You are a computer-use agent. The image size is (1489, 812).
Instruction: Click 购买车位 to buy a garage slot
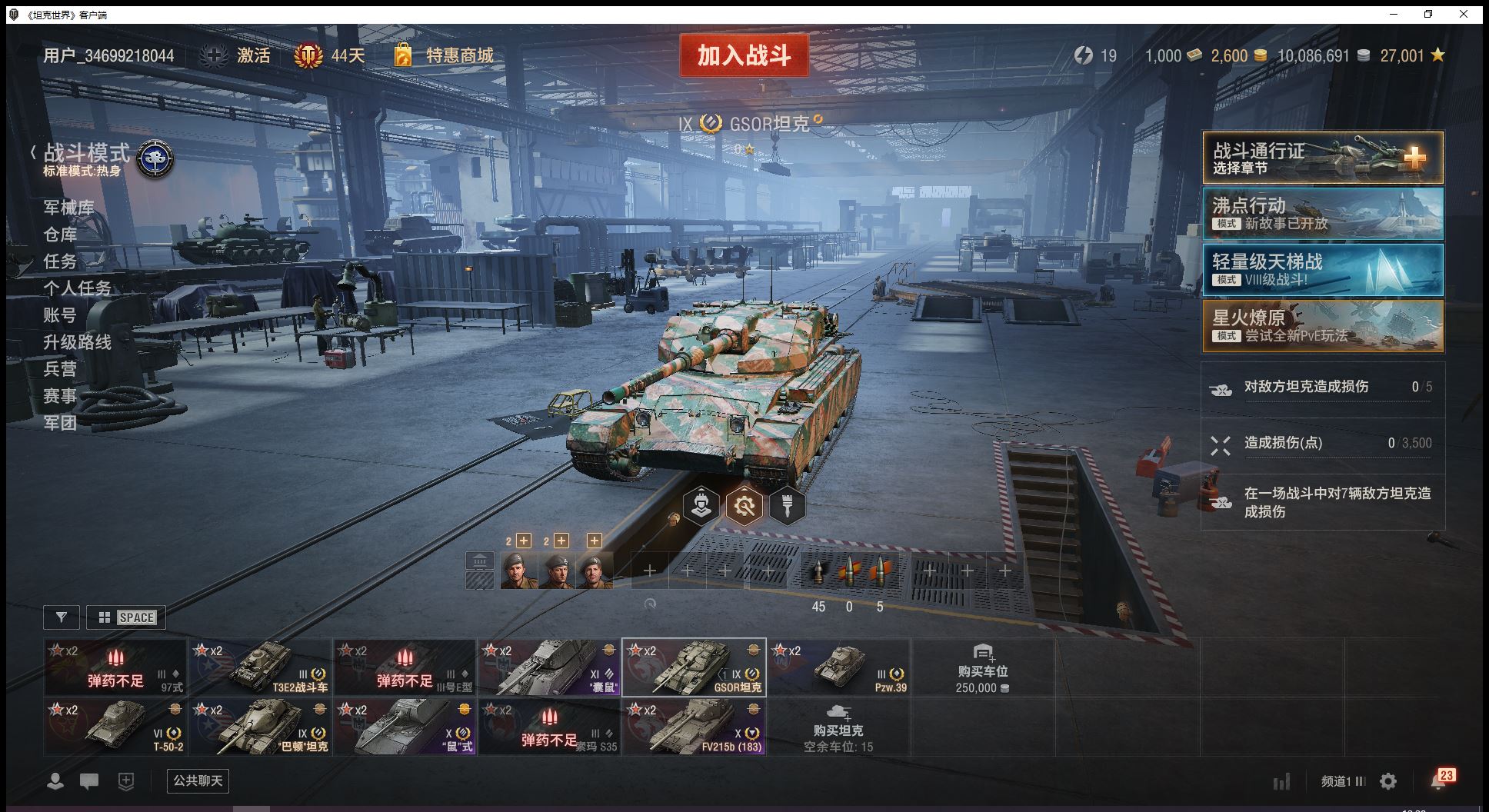click(x=982, y=667)
